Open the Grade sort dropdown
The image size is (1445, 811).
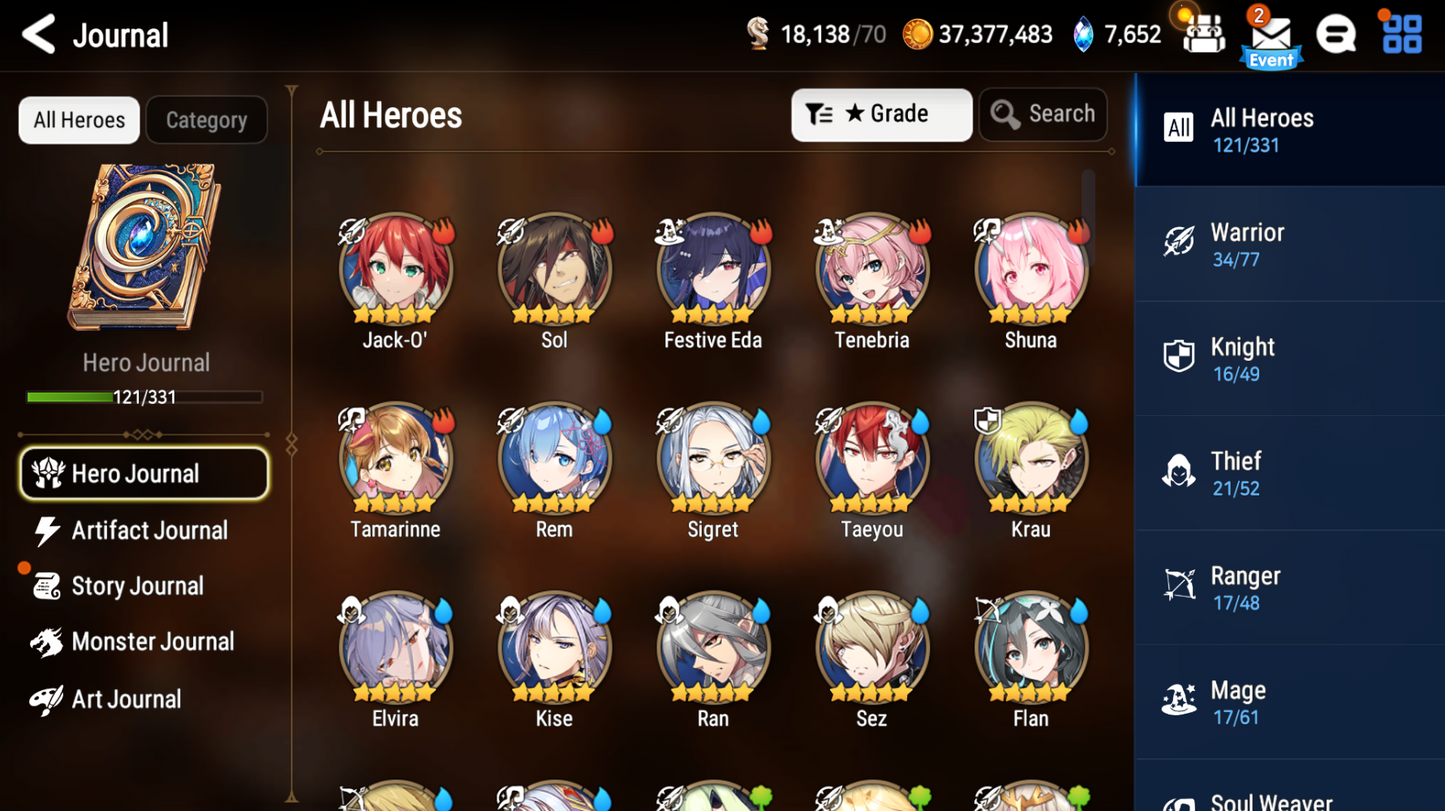point(881,114)
